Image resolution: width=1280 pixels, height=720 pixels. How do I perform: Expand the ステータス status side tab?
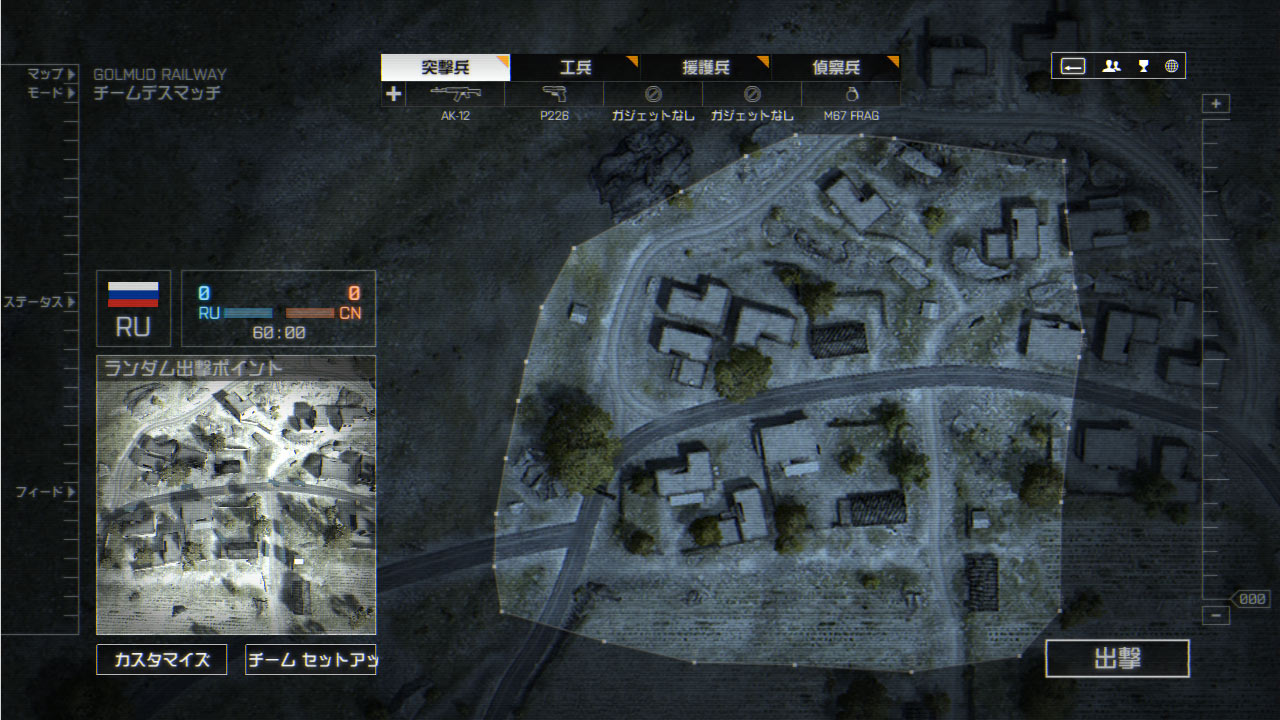40,302
